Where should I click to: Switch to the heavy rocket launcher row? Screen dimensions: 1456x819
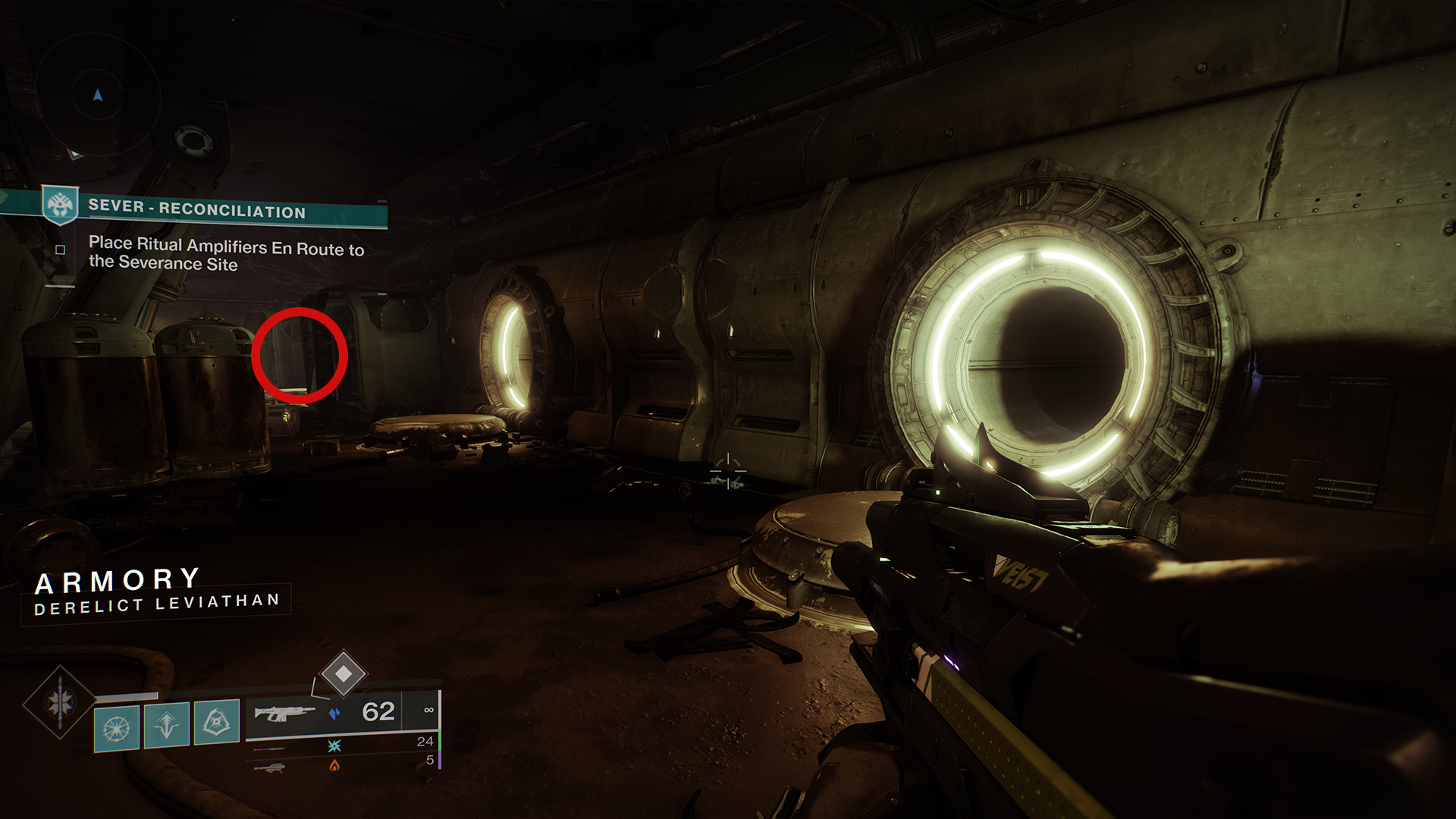click(x=341, y=764)
